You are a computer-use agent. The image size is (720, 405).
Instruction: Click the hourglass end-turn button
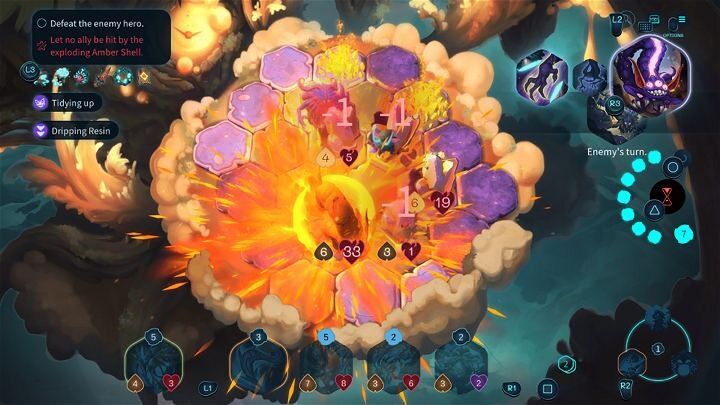(x=662, y=194)
